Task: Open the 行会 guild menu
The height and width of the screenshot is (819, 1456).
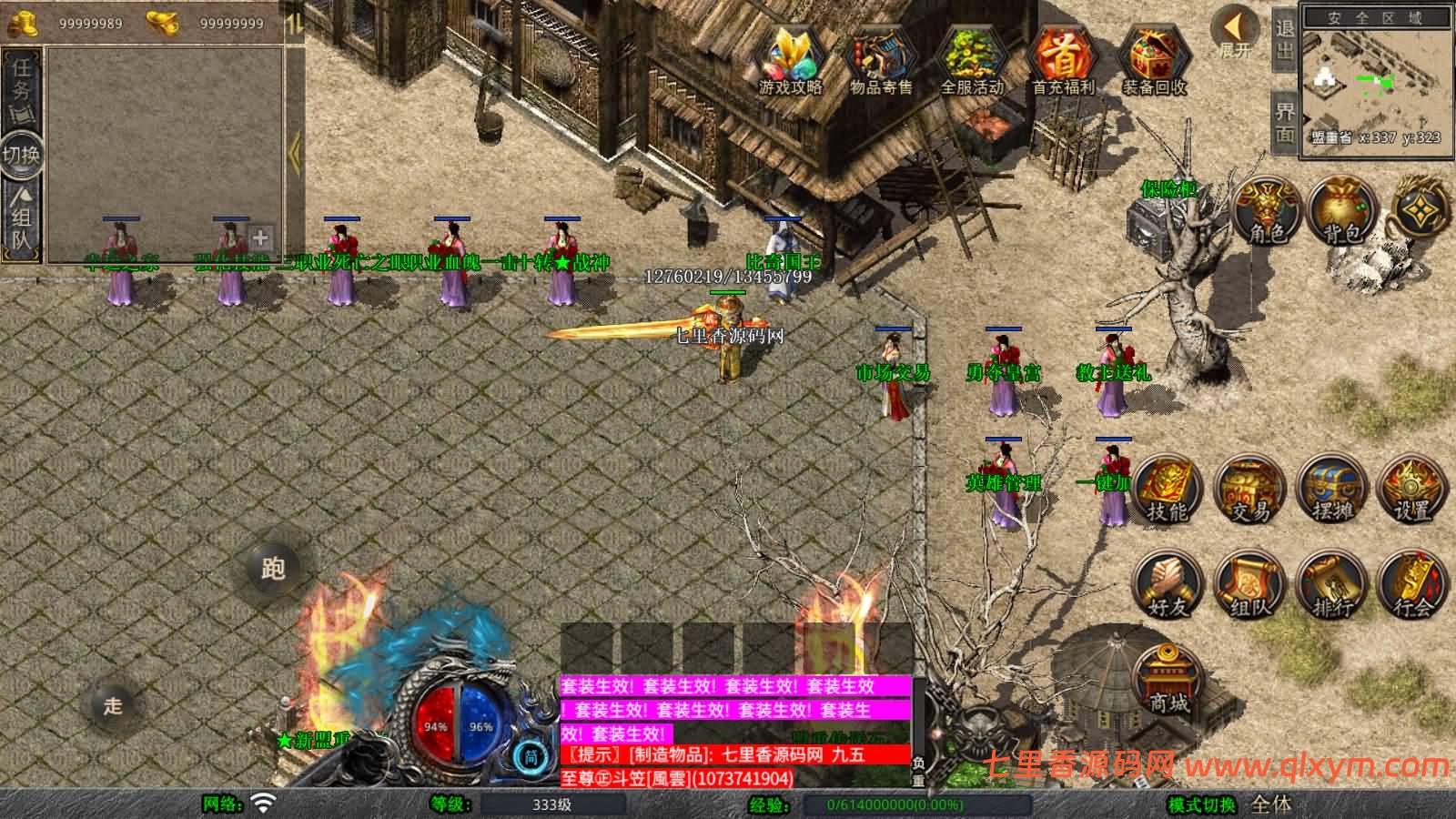Action: 1411,585
